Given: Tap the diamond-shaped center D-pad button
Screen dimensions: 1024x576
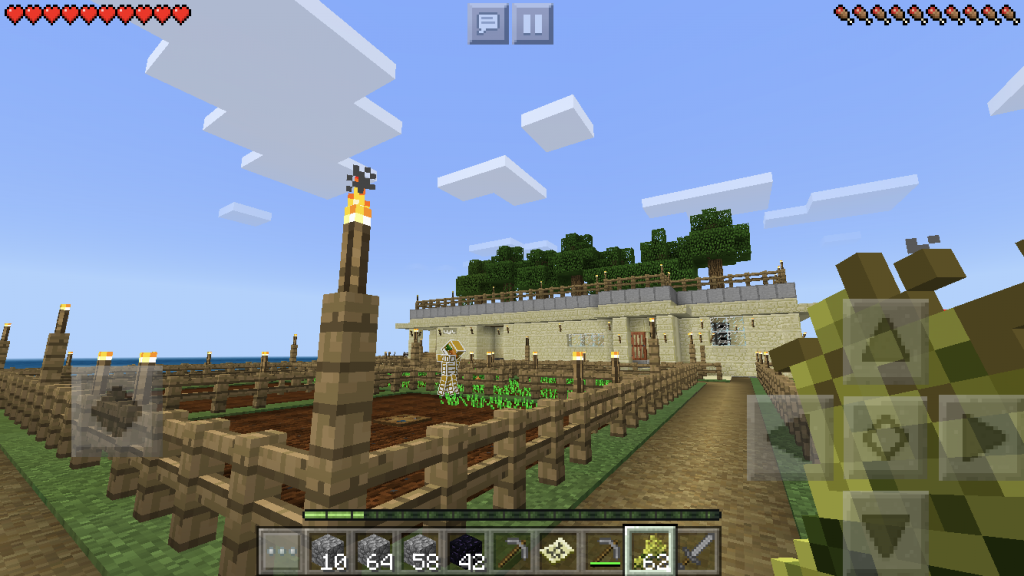Looking at the screenshot, I should tap(884, 436).
